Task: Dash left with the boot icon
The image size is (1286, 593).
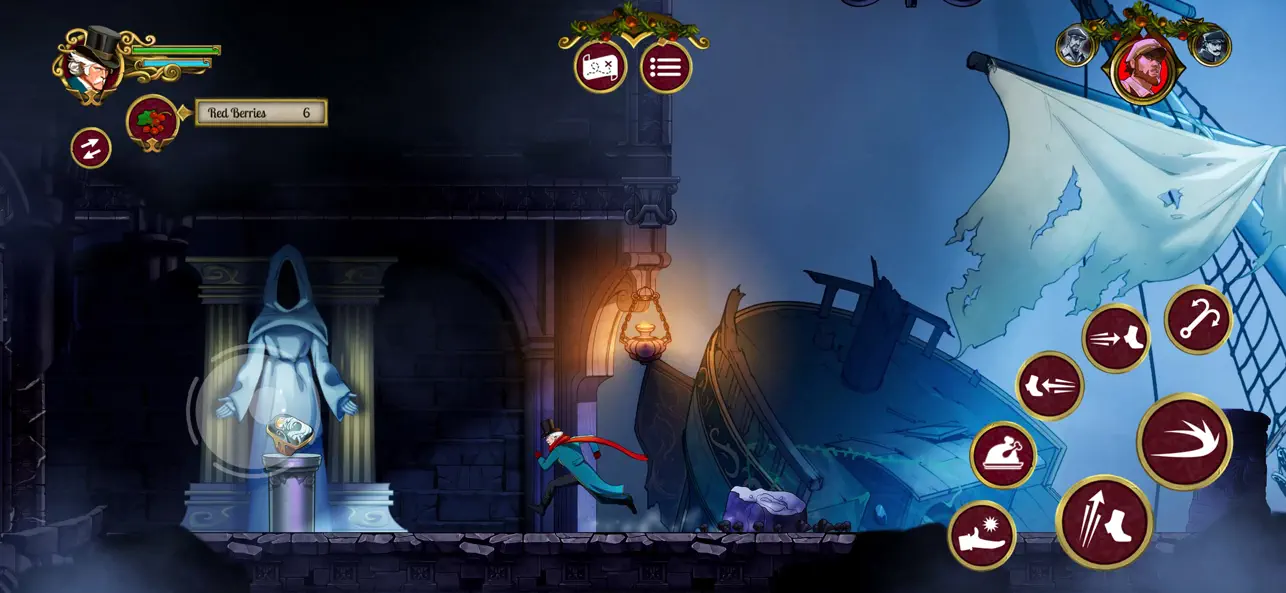Action: (x=1050, y=385)
